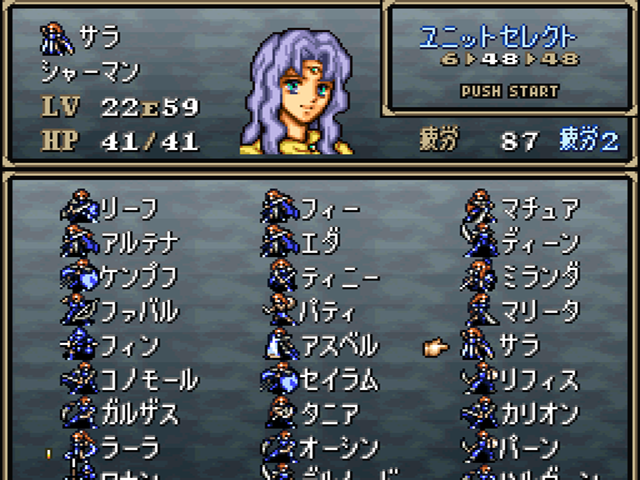Click コノモール in the unit list
This screenshot has width=640, height=480.
pos(148,380)
